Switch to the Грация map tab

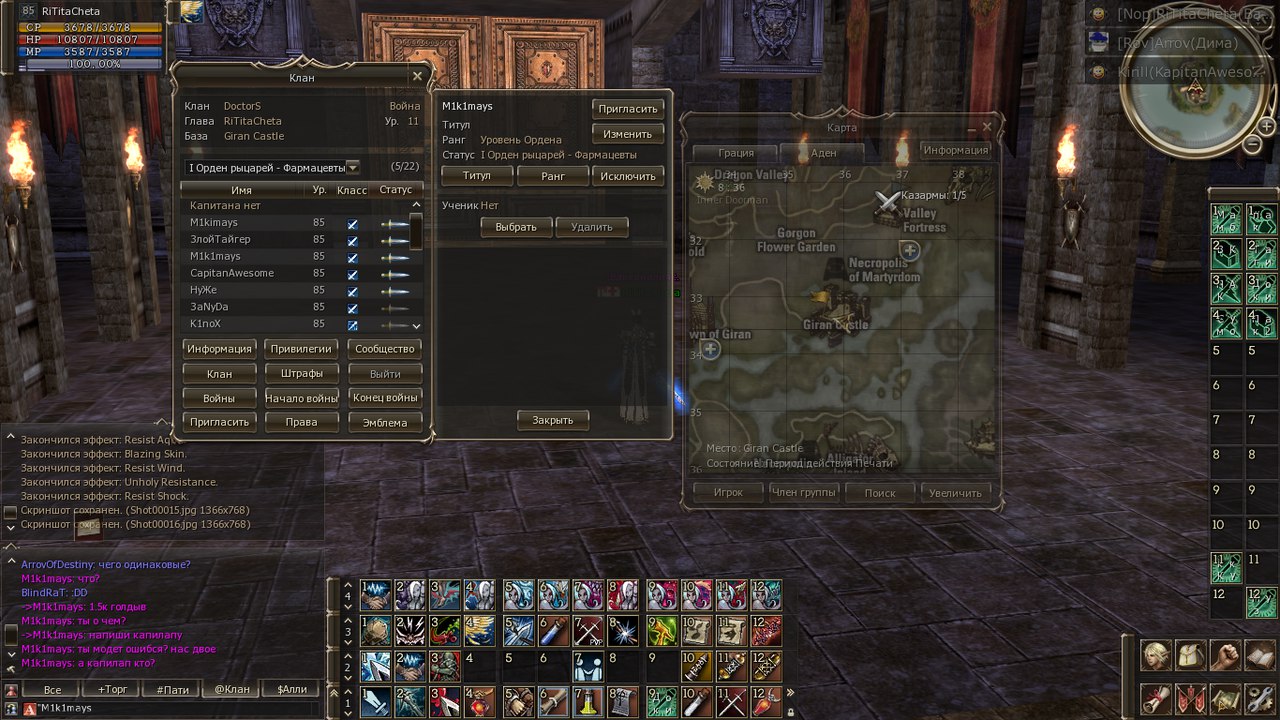click(736, 153)
